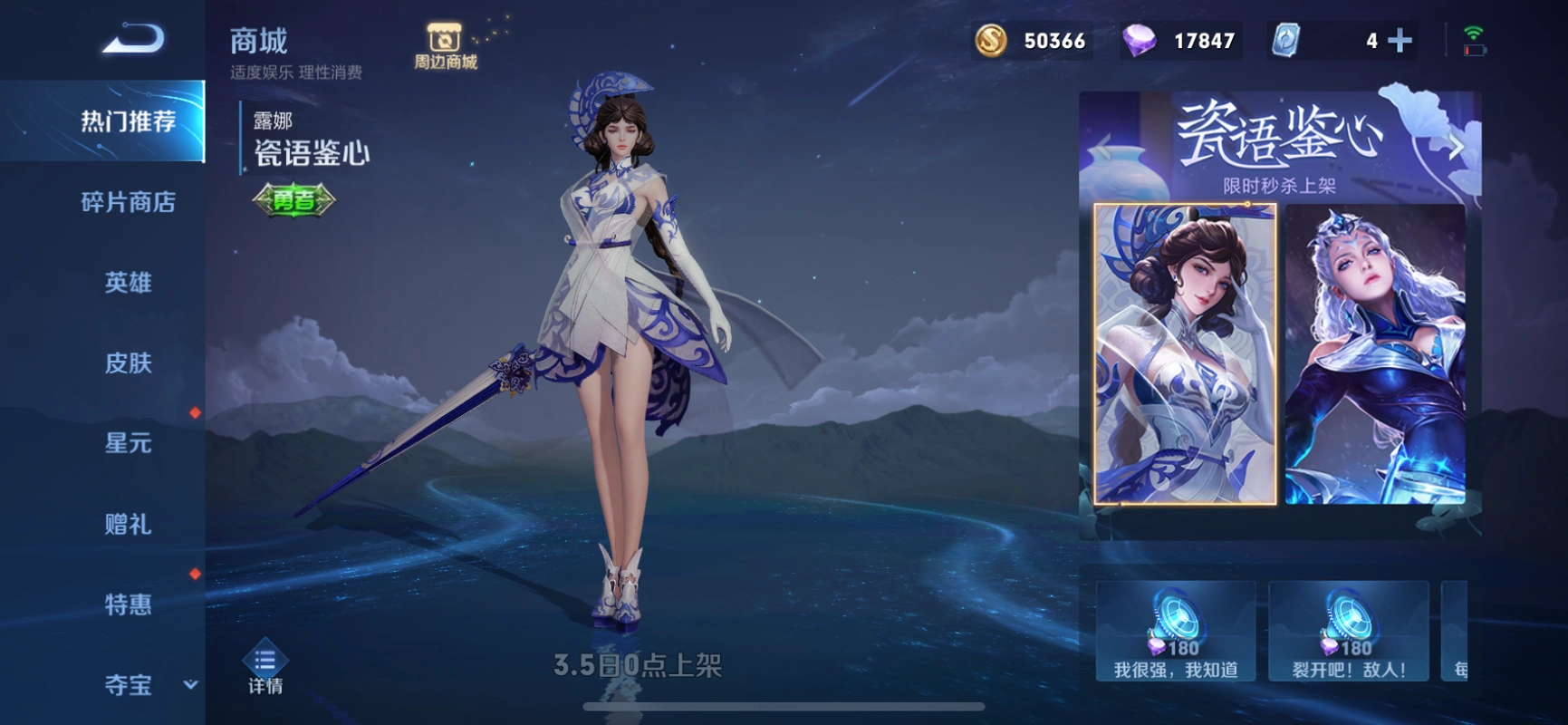Viewport: 1568px width, 725px height.
Task: Select the white-haired hero skin thumbnail
Action: point(1373,358)
